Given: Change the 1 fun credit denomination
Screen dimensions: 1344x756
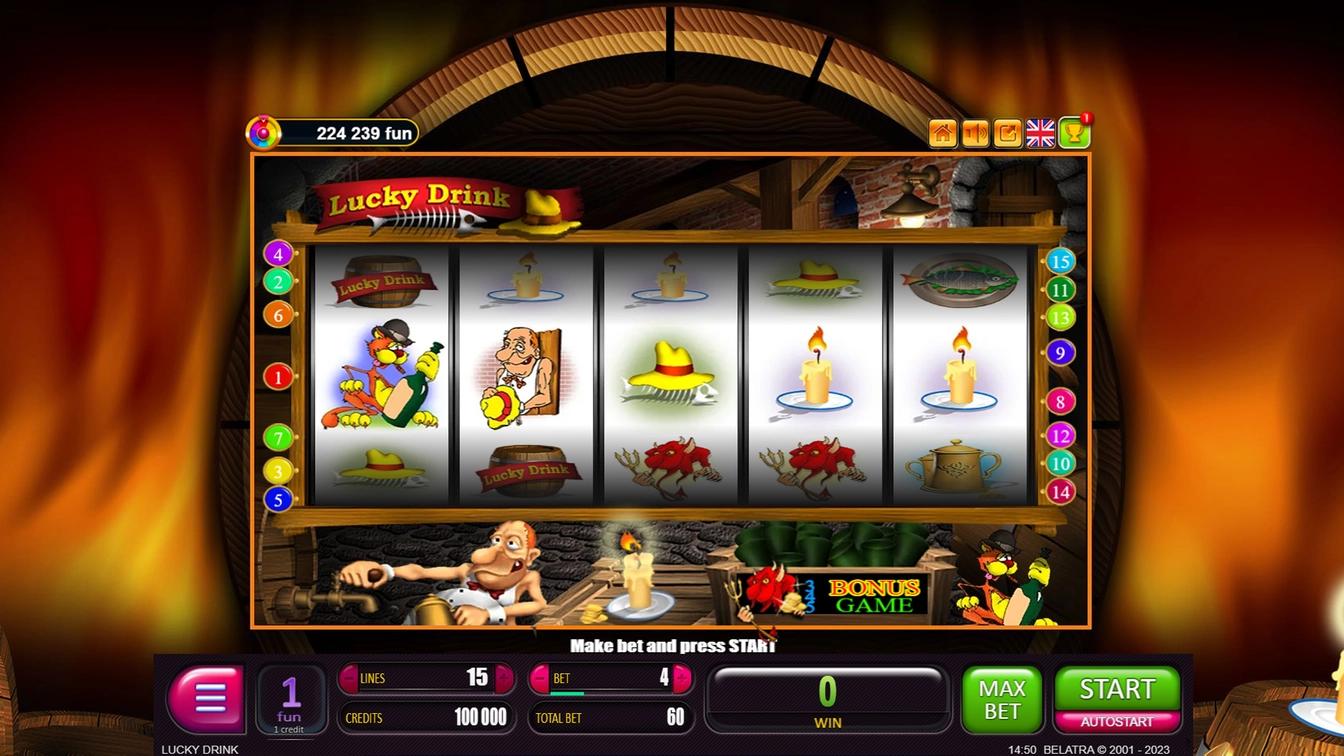Looking at the screenshot, I should (290, 699).
